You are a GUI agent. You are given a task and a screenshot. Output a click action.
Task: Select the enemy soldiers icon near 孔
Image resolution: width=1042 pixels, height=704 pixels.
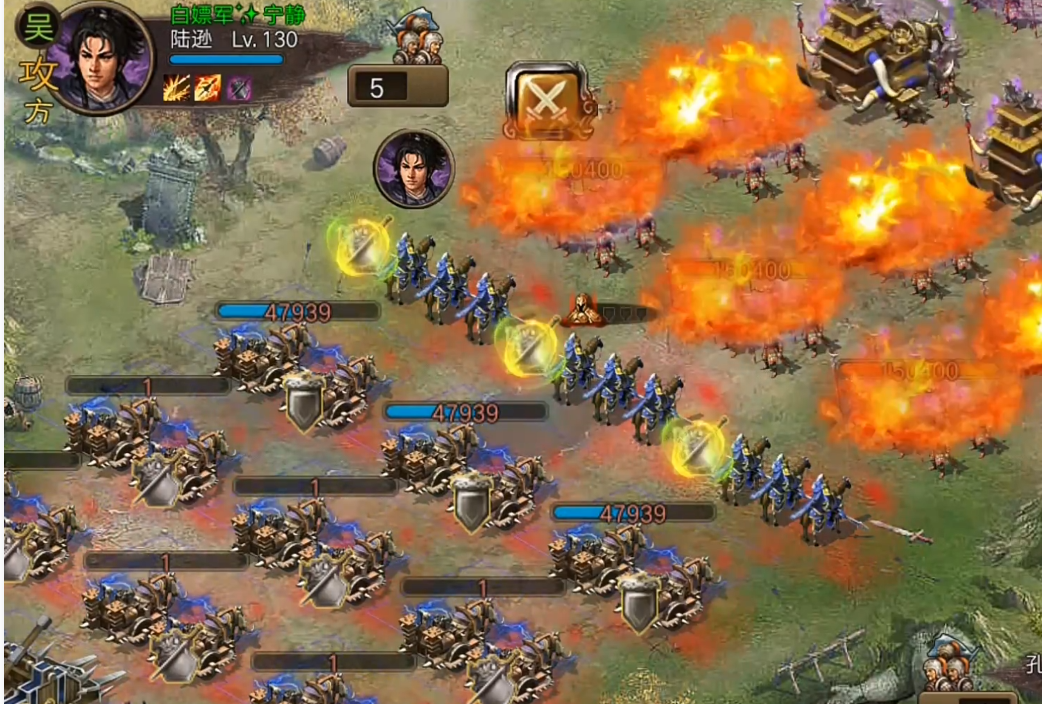[949, 664]
